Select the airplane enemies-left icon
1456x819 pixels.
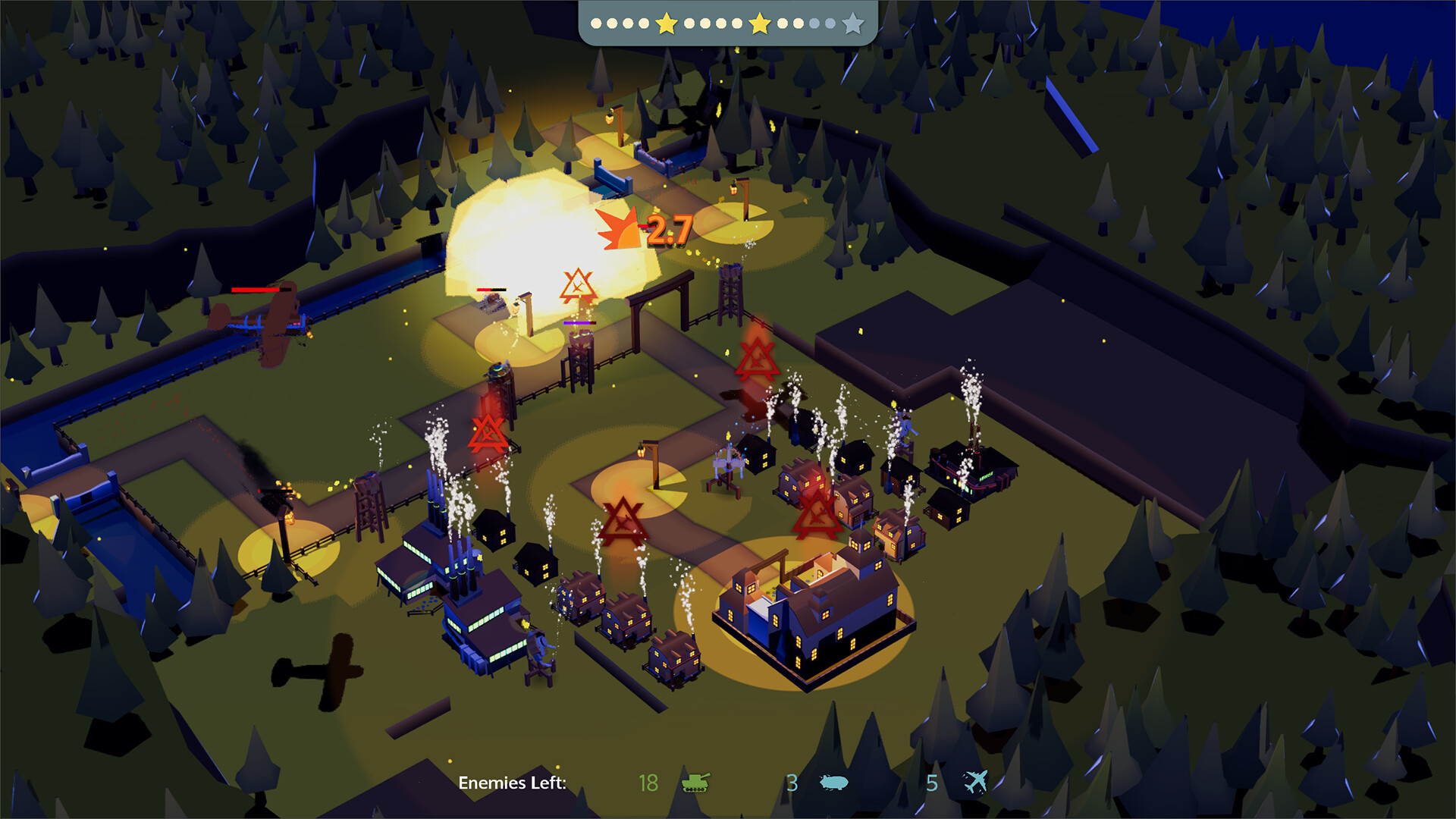coord(976,782)
